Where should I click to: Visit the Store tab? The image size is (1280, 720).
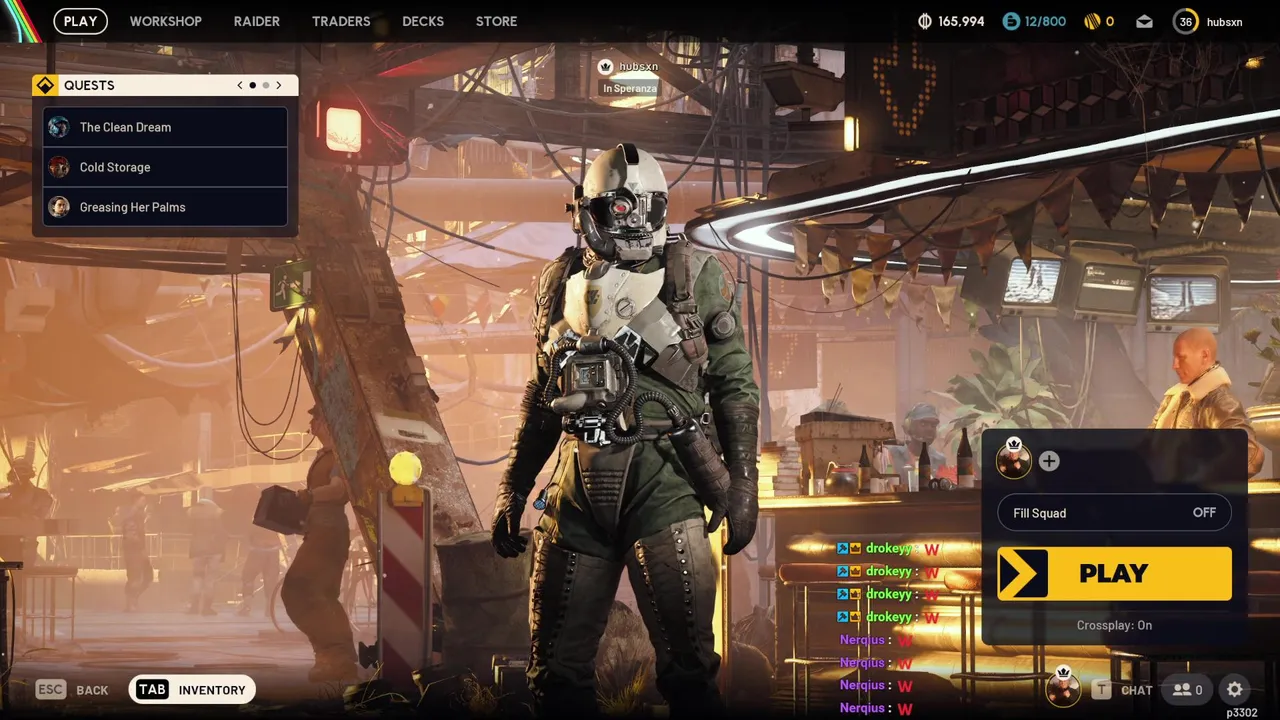point(496,21)
